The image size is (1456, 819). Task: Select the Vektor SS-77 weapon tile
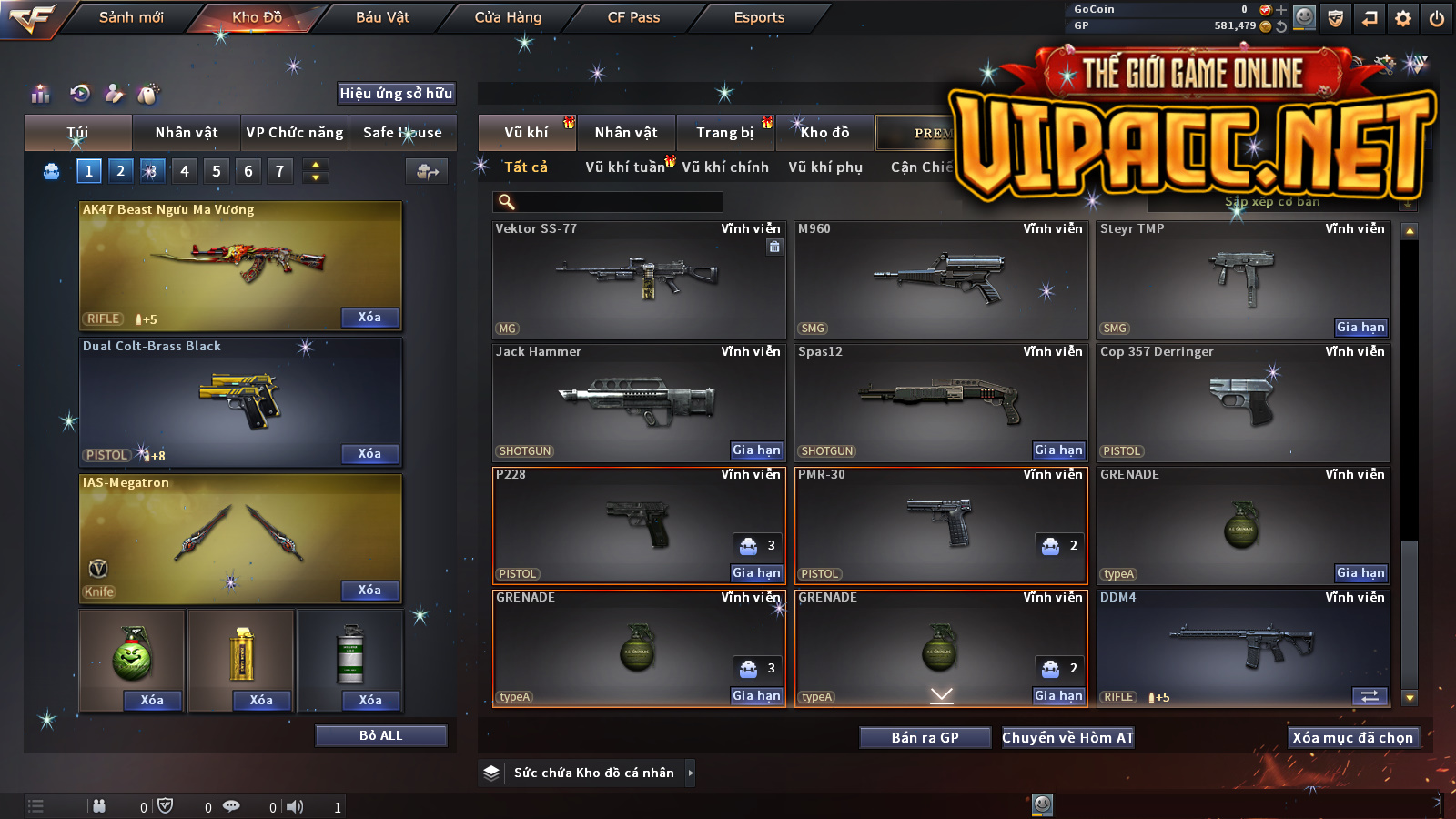pyautogui.click(x=639, y=280)
